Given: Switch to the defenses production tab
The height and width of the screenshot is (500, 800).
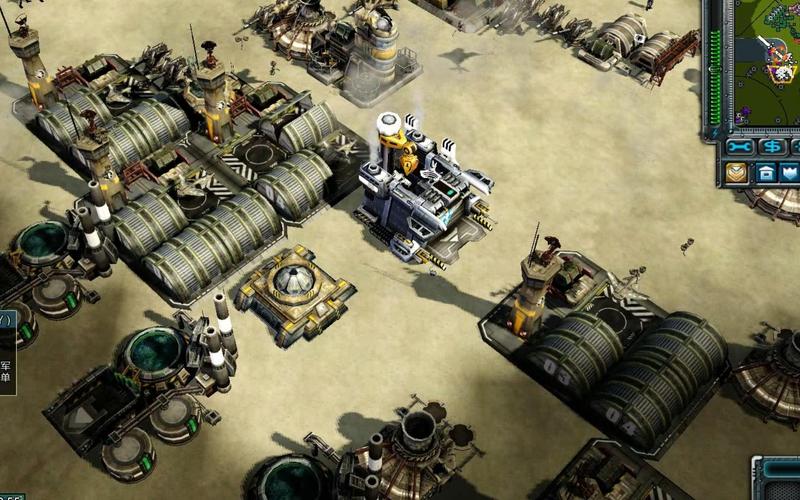Looking at the screenshot, I should [793, 172].
